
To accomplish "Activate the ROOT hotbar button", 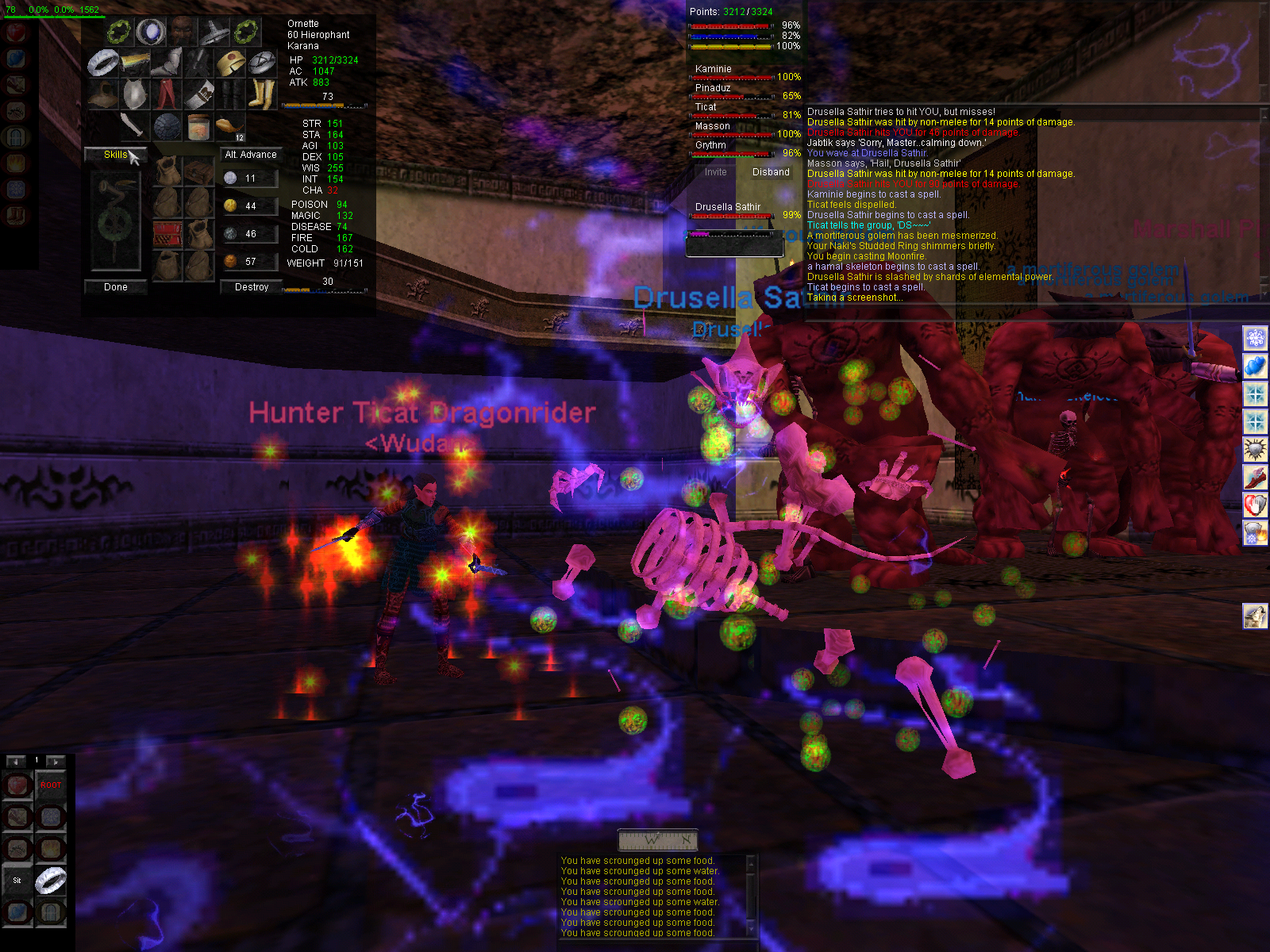I will (x=50, y=785).
